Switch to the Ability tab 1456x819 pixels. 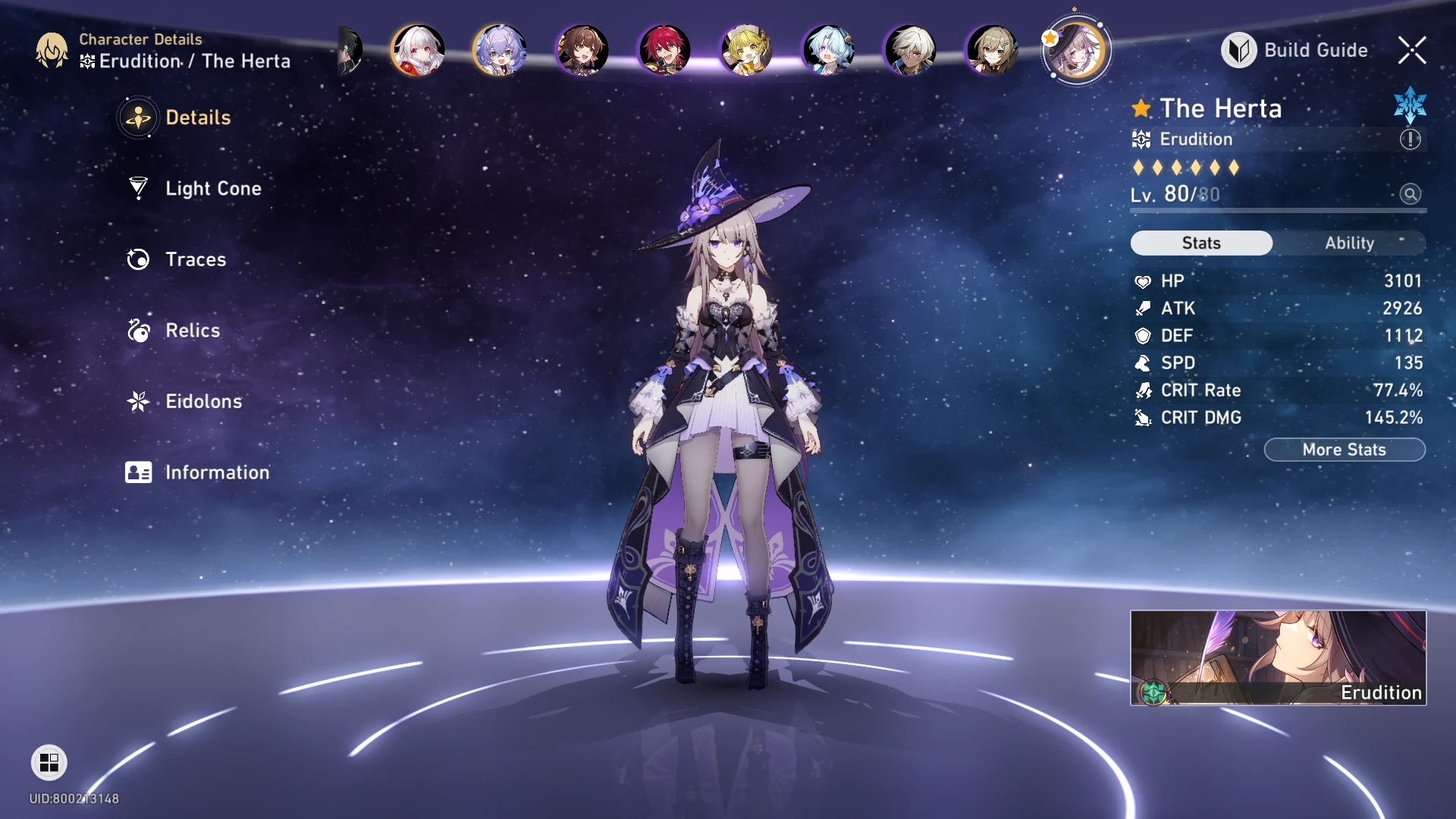pos(1349,243)
